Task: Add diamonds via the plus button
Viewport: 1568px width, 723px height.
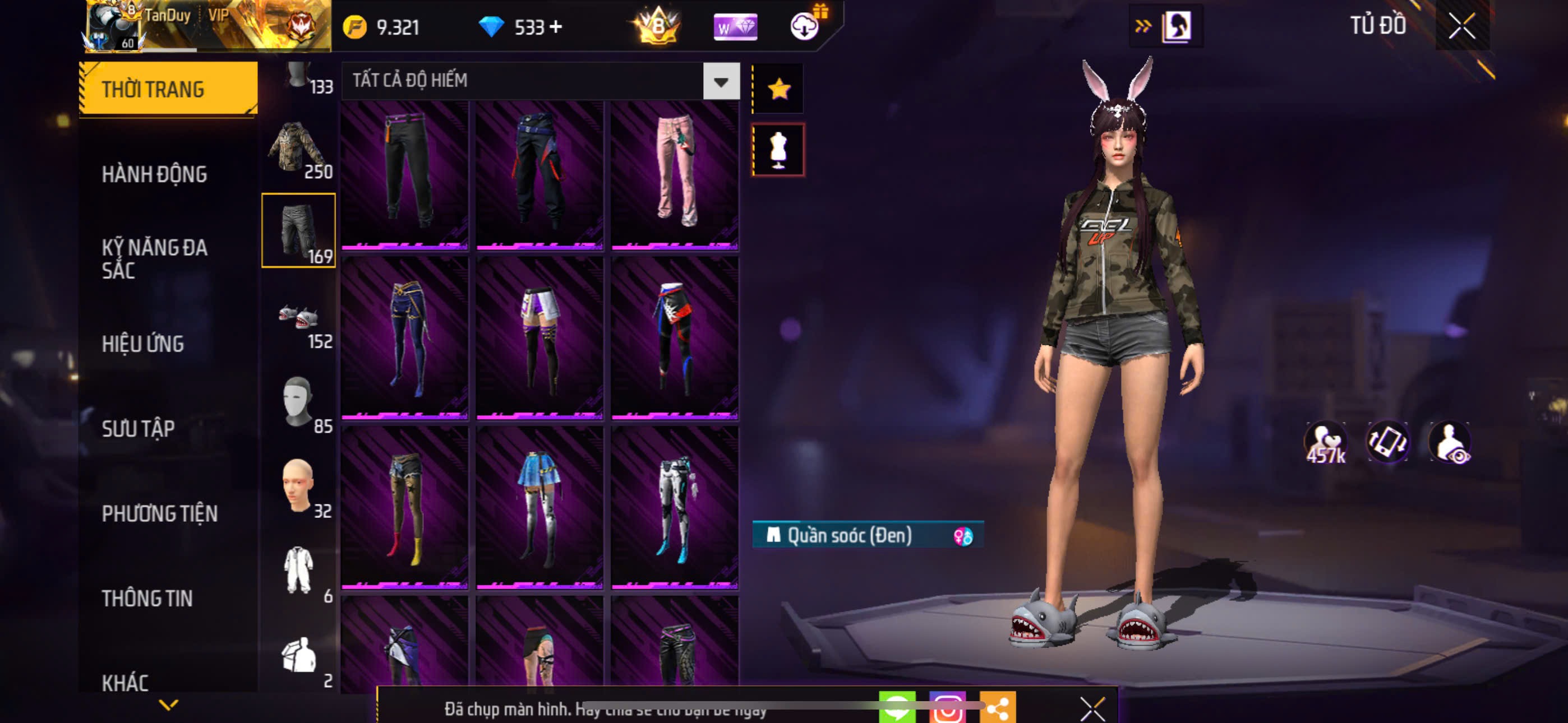Action: tap(556, 27)
